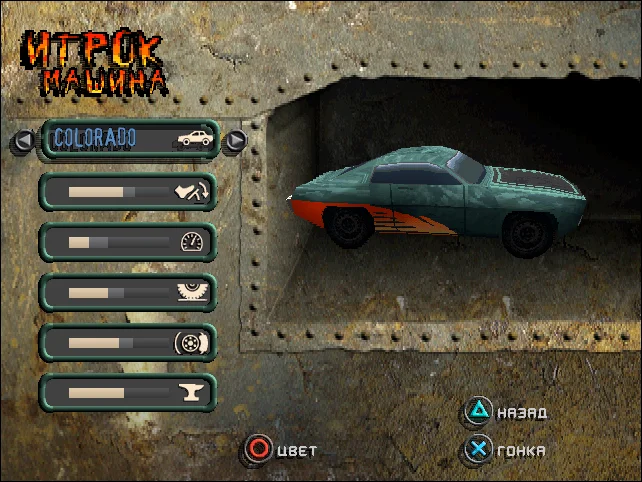The height and width of the screenshot is (482, 642).
Task: Switch to the next car with right arrow
Action: click(235, 140)
